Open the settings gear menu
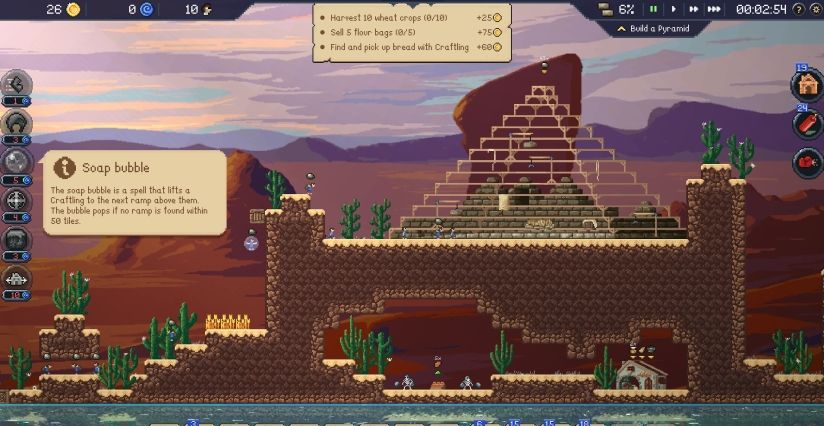The width and height of the screenshot is (824, 426). point(814,9)
